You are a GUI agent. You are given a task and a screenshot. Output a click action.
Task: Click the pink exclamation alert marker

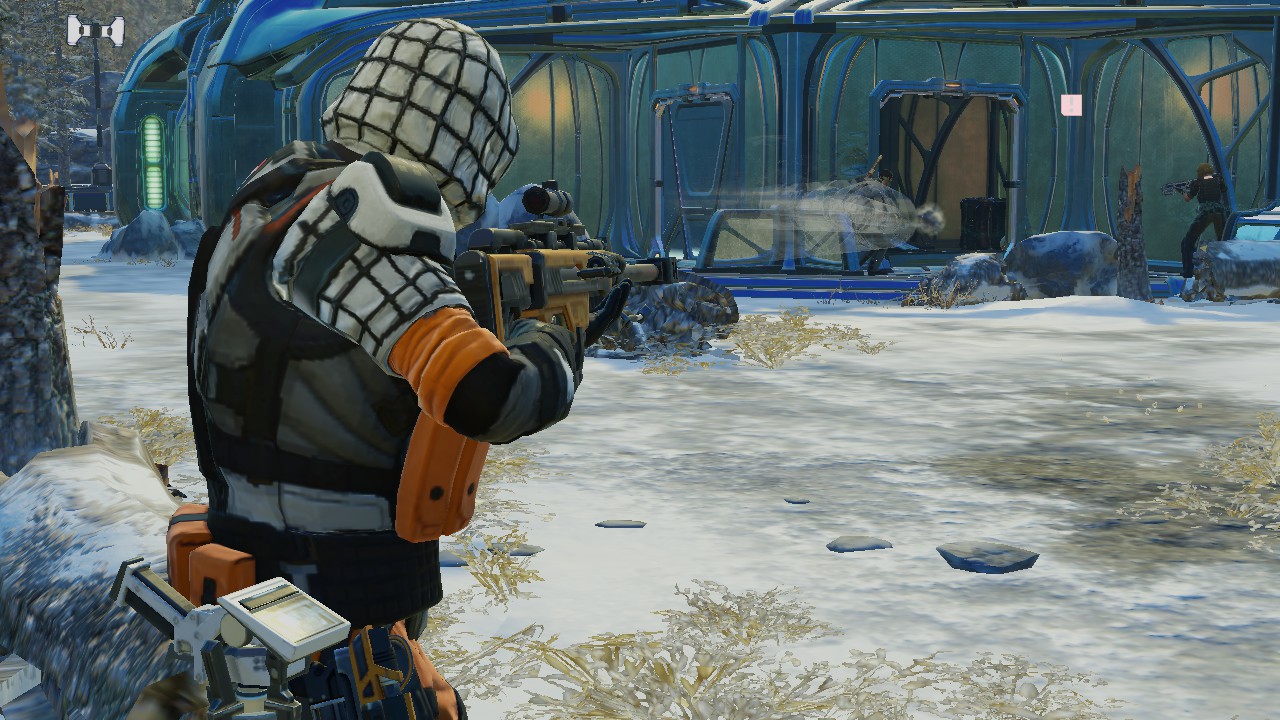1071,105
